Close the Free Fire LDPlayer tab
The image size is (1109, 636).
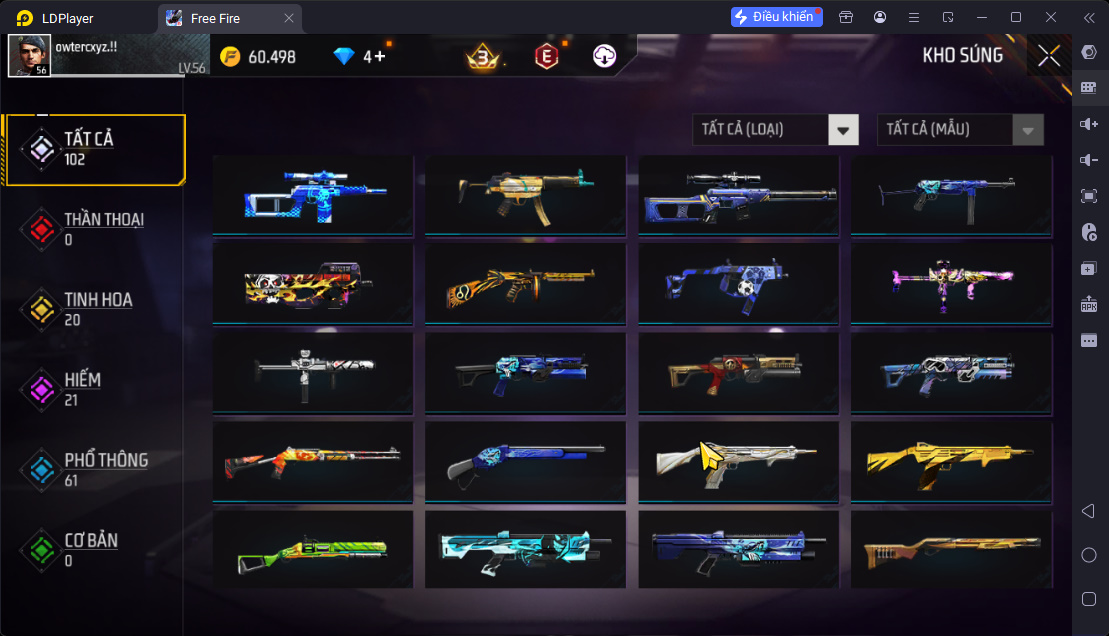tap(289, 18)
